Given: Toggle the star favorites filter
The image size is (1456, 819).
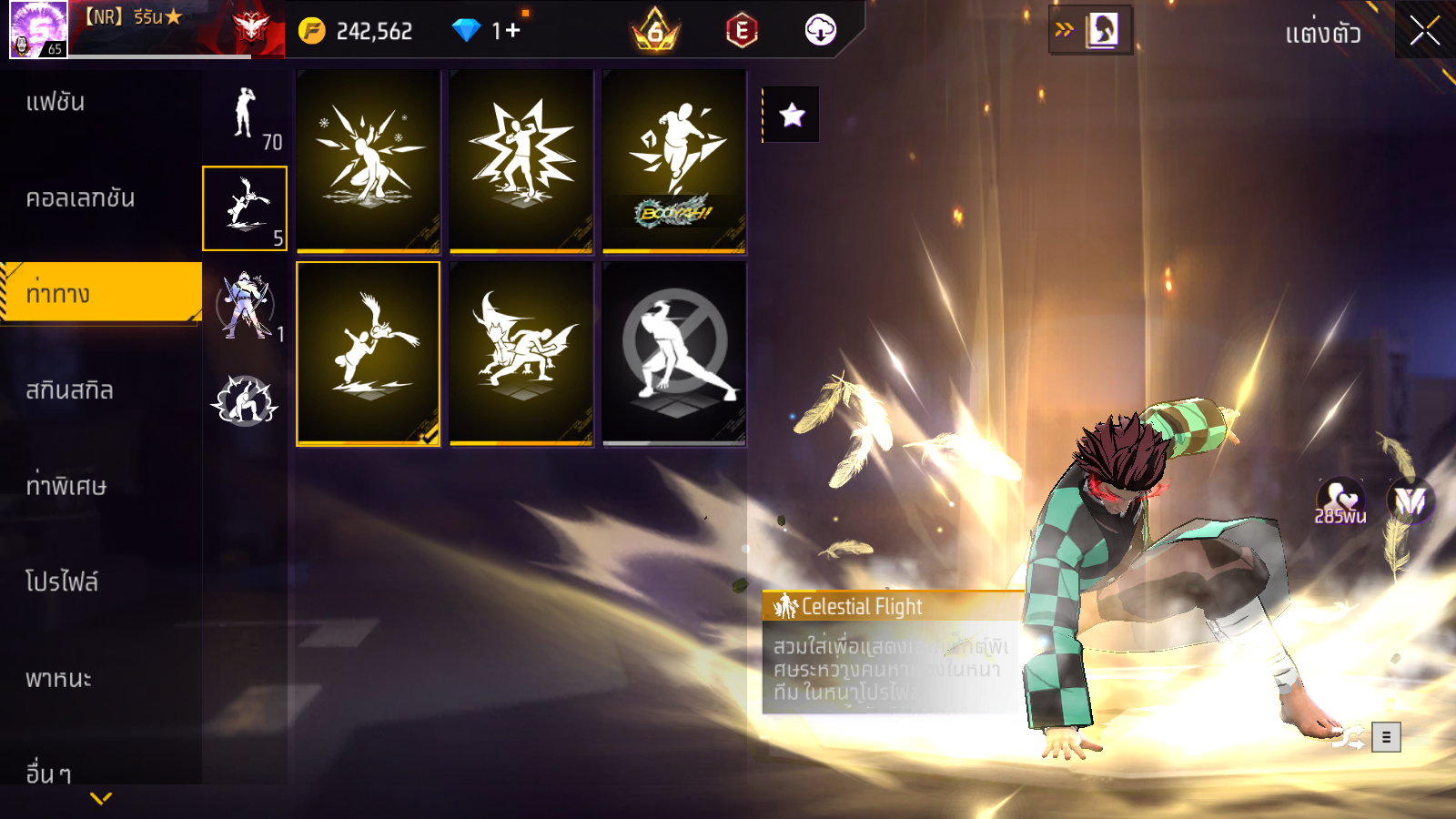Looking at the screenshot, I should 792,115.
